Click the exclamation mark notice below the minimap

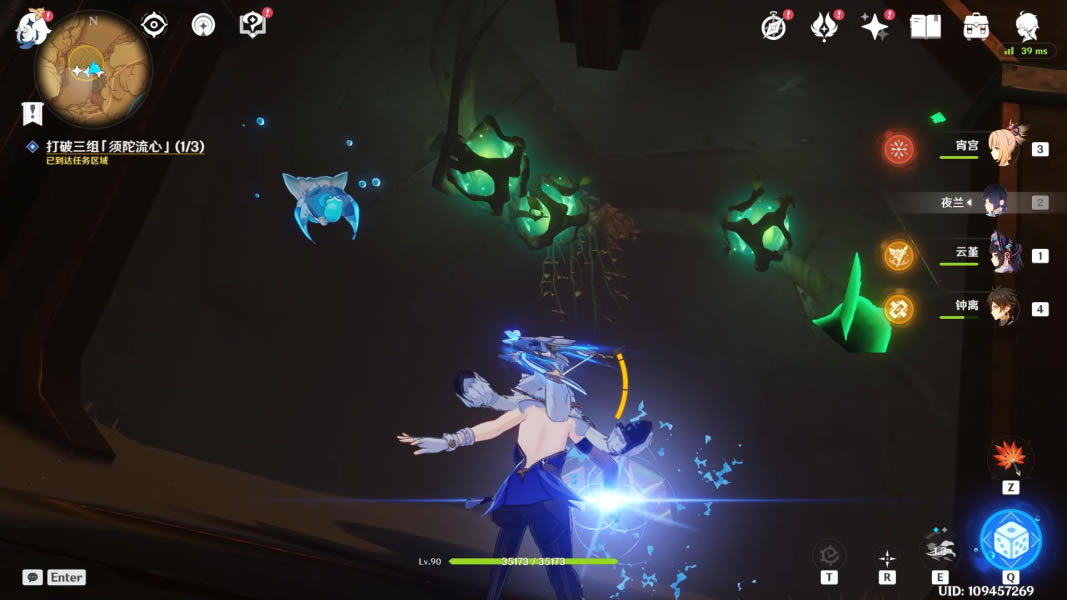click(33, 113)
